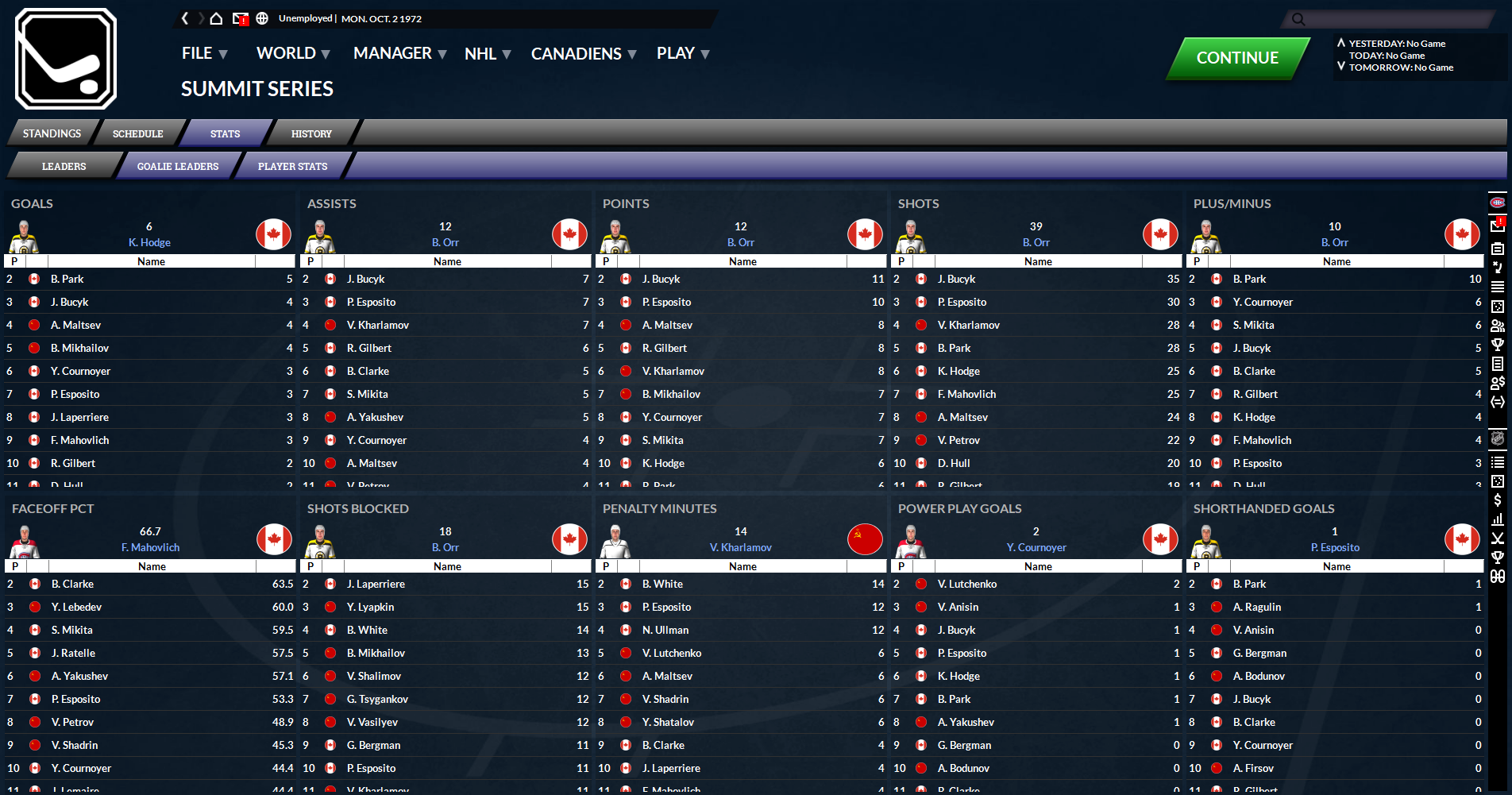The image size is (1512, 795).
Task: Expand the MANAGER menu
Action: (392, 53)
